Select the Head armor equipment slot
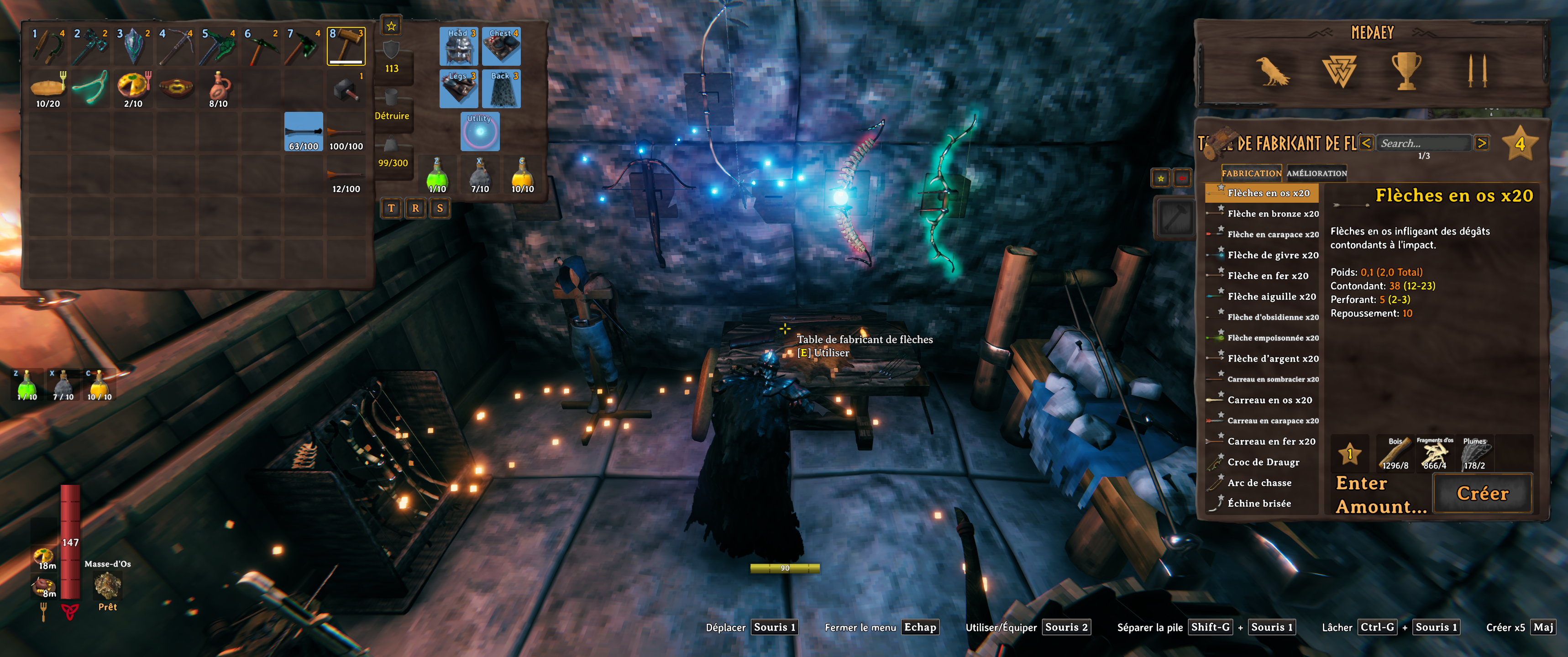Screen dimensions: 1568x657 point(458,46)
